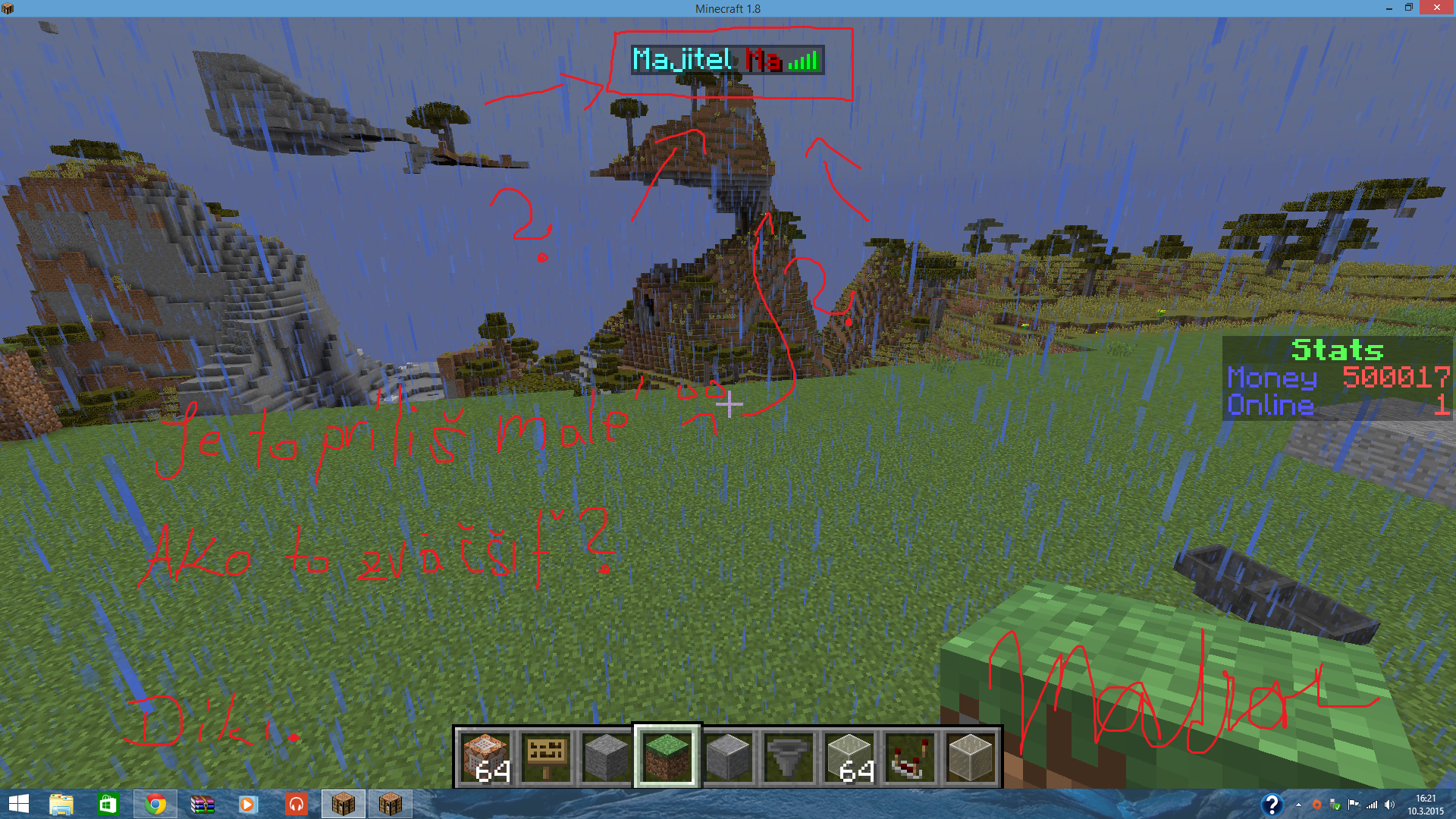Select the sign item in the hotbar
Viewport: 1456px width, 819px height.
(x=546, y=755)
